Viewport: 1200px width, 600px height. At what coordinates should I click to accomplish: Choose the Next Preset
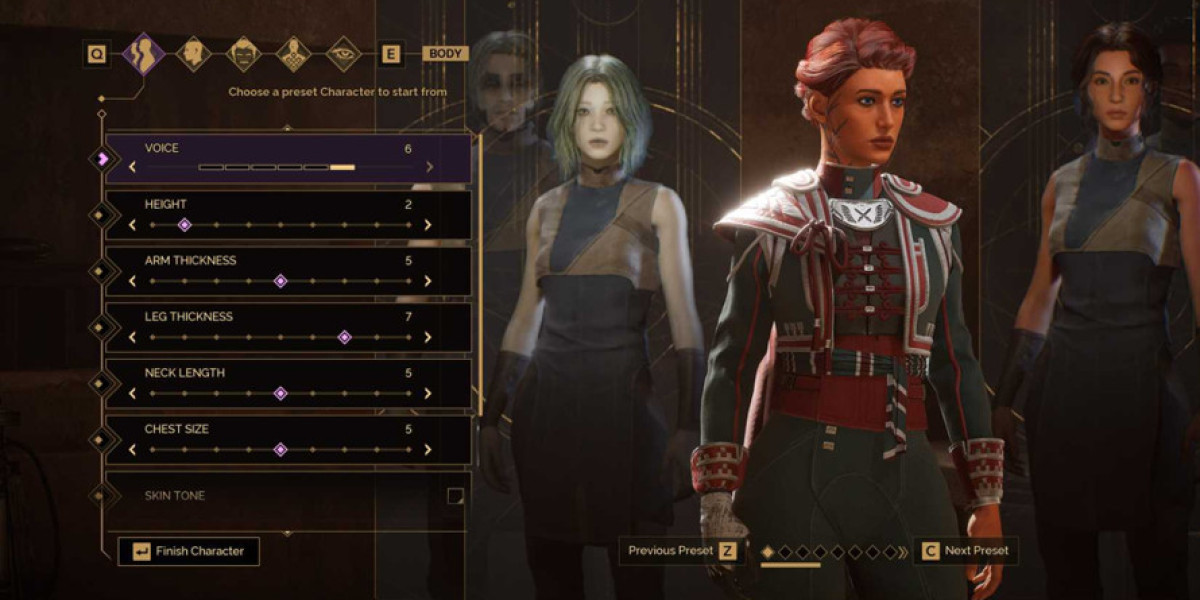[965, 551]
